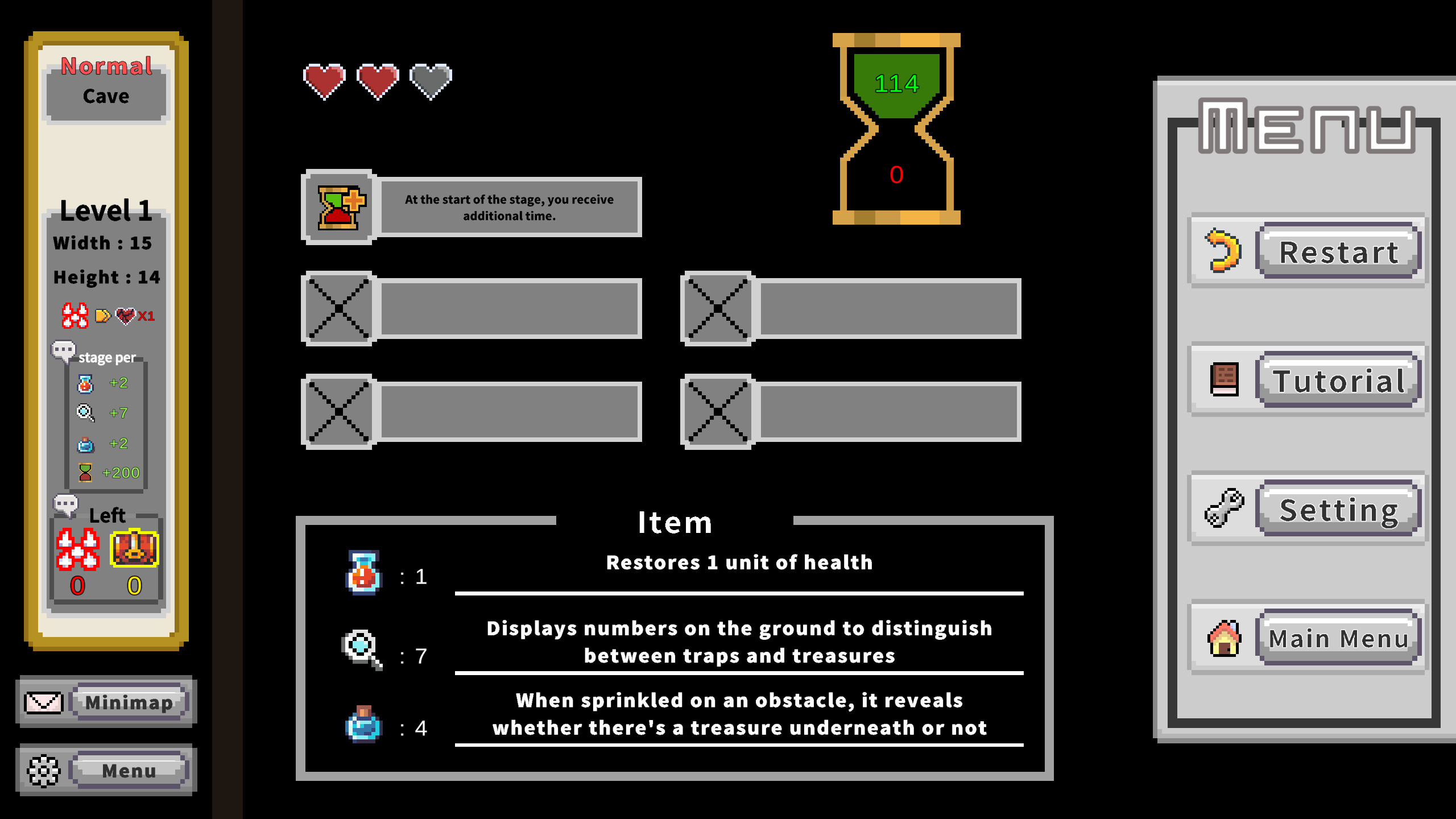The width and height of the screenshot is (1456, 819).
Task: Click the gray empty heart in health bar
Action: (430, 81)
